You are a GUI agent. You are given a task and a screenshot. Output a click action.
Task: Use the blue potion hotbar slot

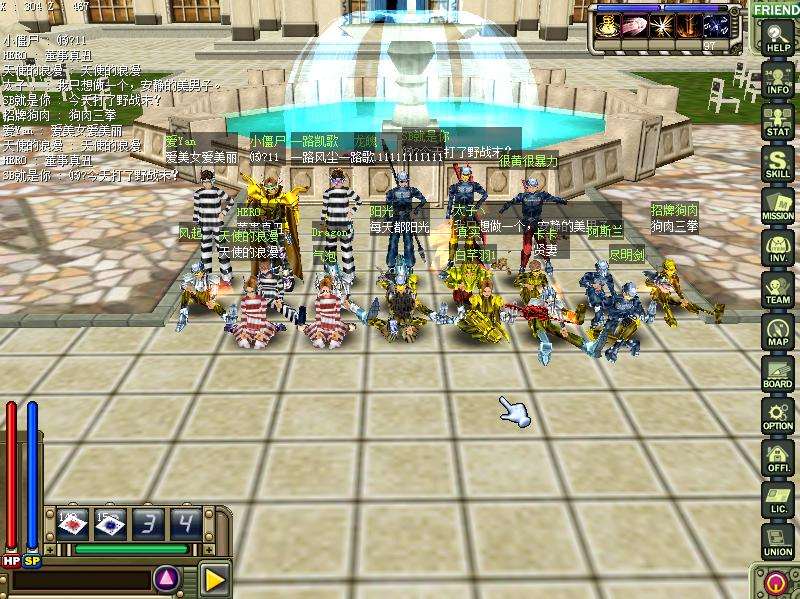click(109, 523)
